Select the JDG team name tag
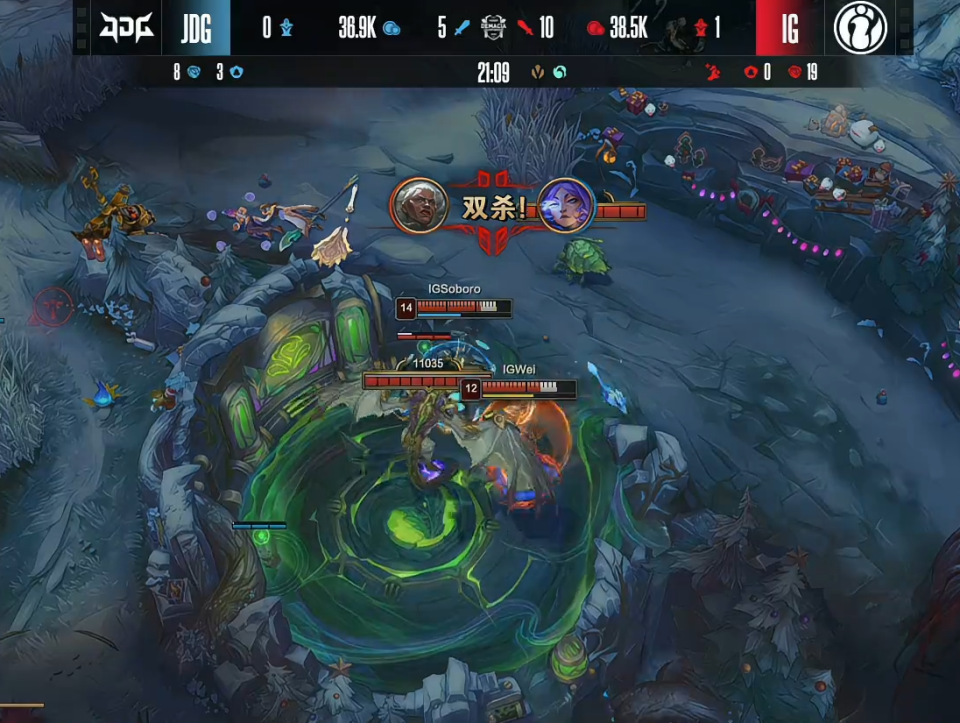The height and width of the screenshot is (723, 960). (196, 28)
